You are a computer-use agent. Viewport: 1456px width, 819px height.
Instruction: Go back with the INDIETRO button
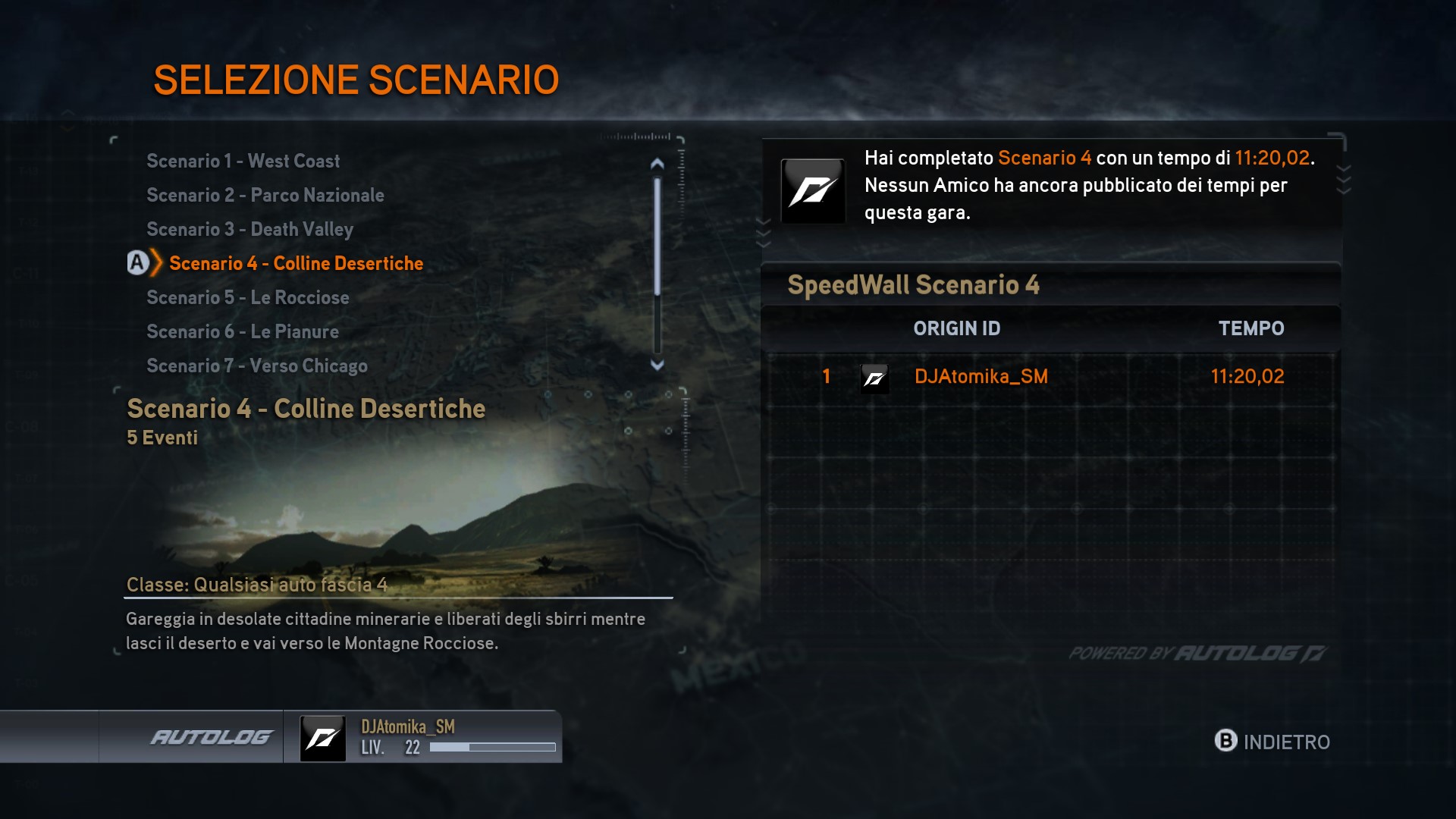pos(1272,741)
